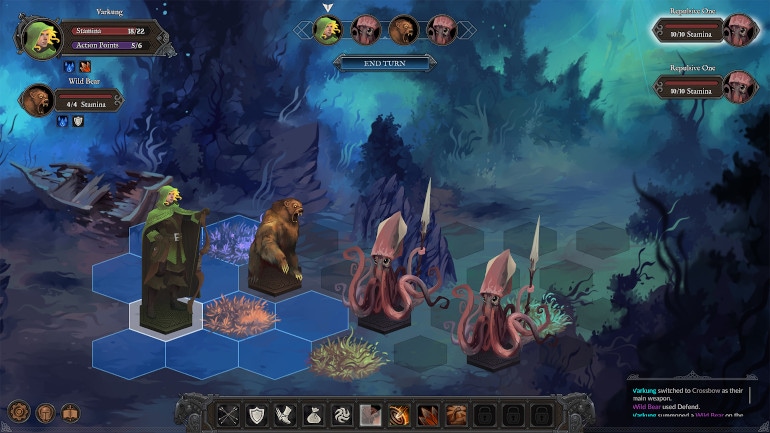The image size is (770, 433).
Task: Click the End Turn button
Action: [x=385, y=63]
